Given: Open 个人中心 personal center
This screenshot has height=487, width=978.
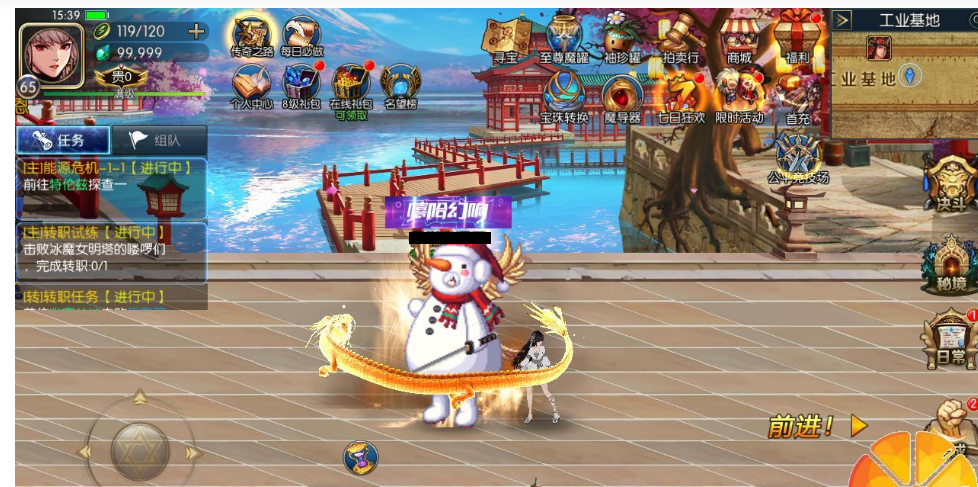Looking at the screenshot, I should (x=251, y=84).
